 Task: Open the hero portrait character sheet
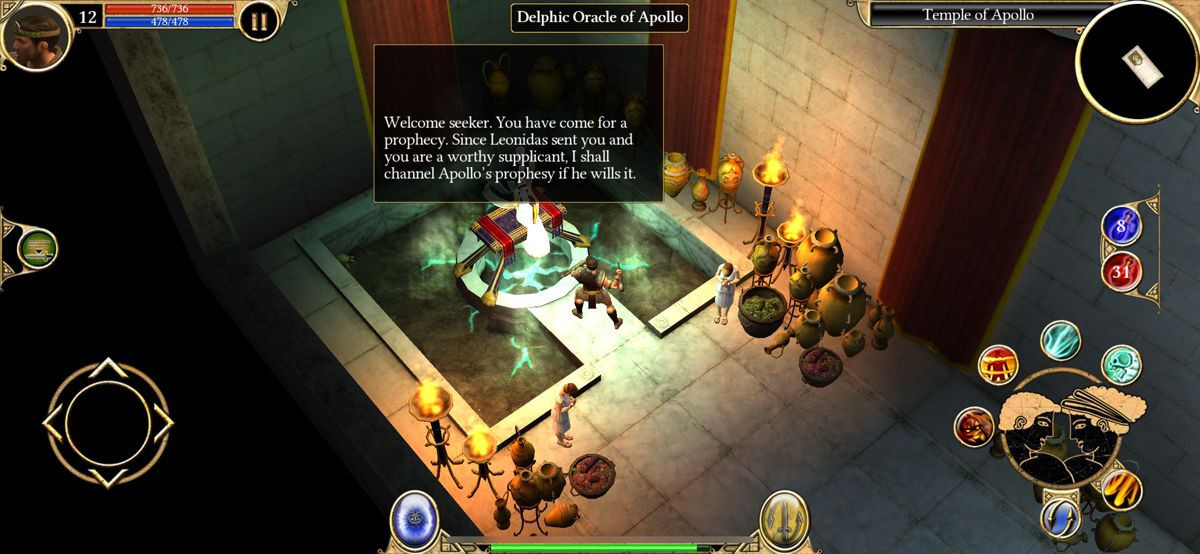37,33
